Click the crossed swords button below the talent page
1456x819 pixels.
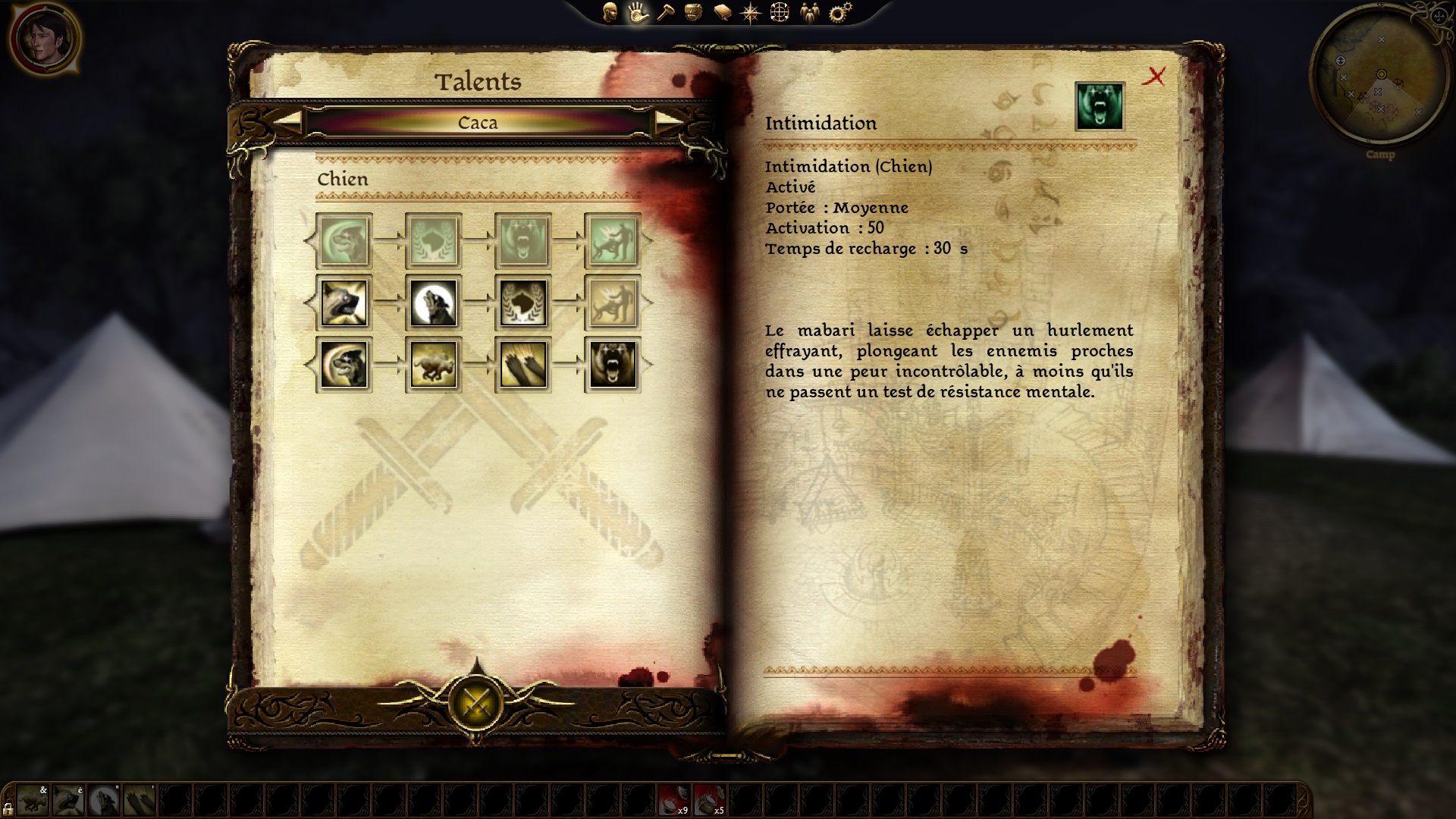476,702
